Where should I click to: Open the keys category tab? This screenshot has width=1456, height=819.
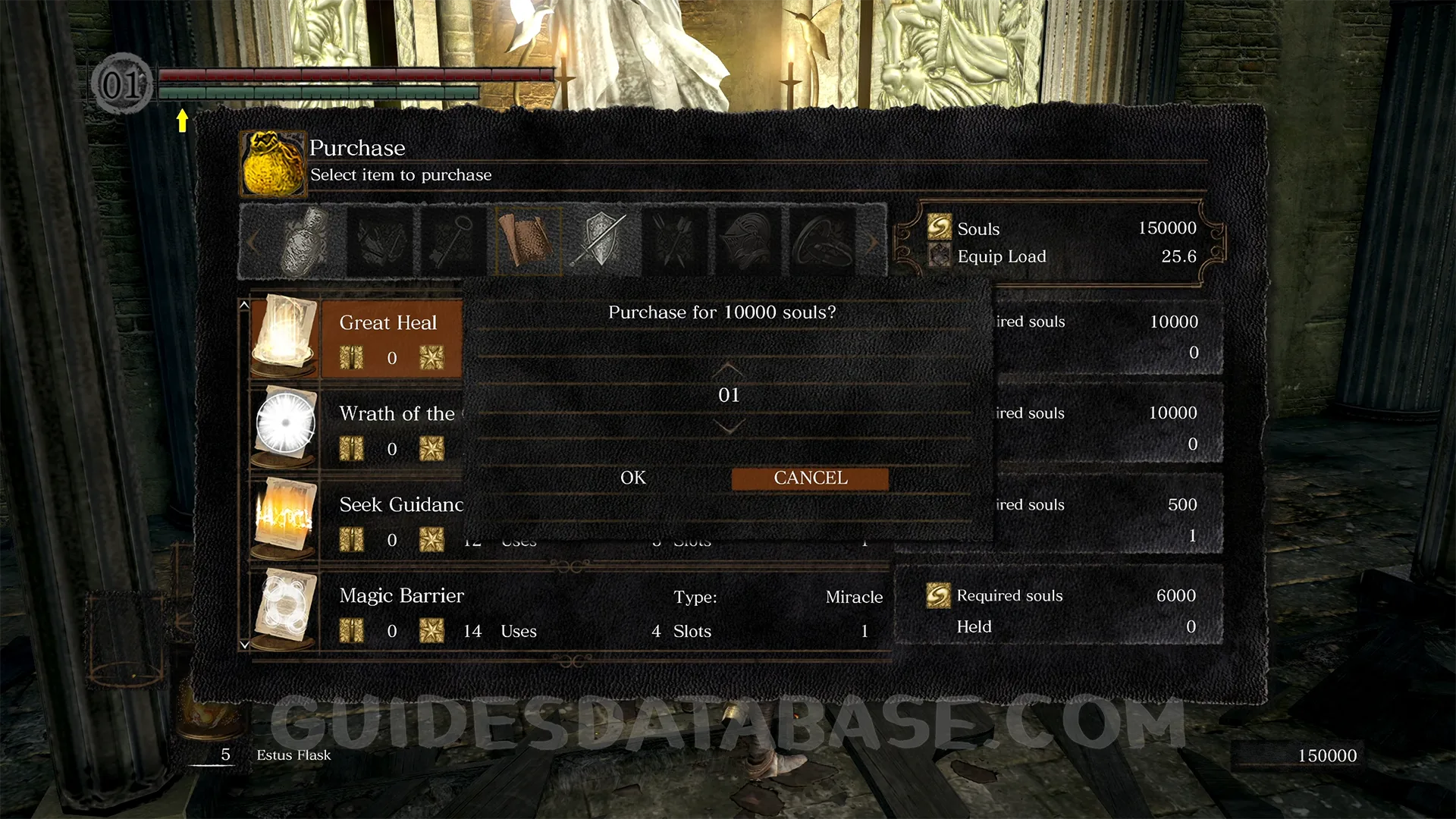point(453,240)
